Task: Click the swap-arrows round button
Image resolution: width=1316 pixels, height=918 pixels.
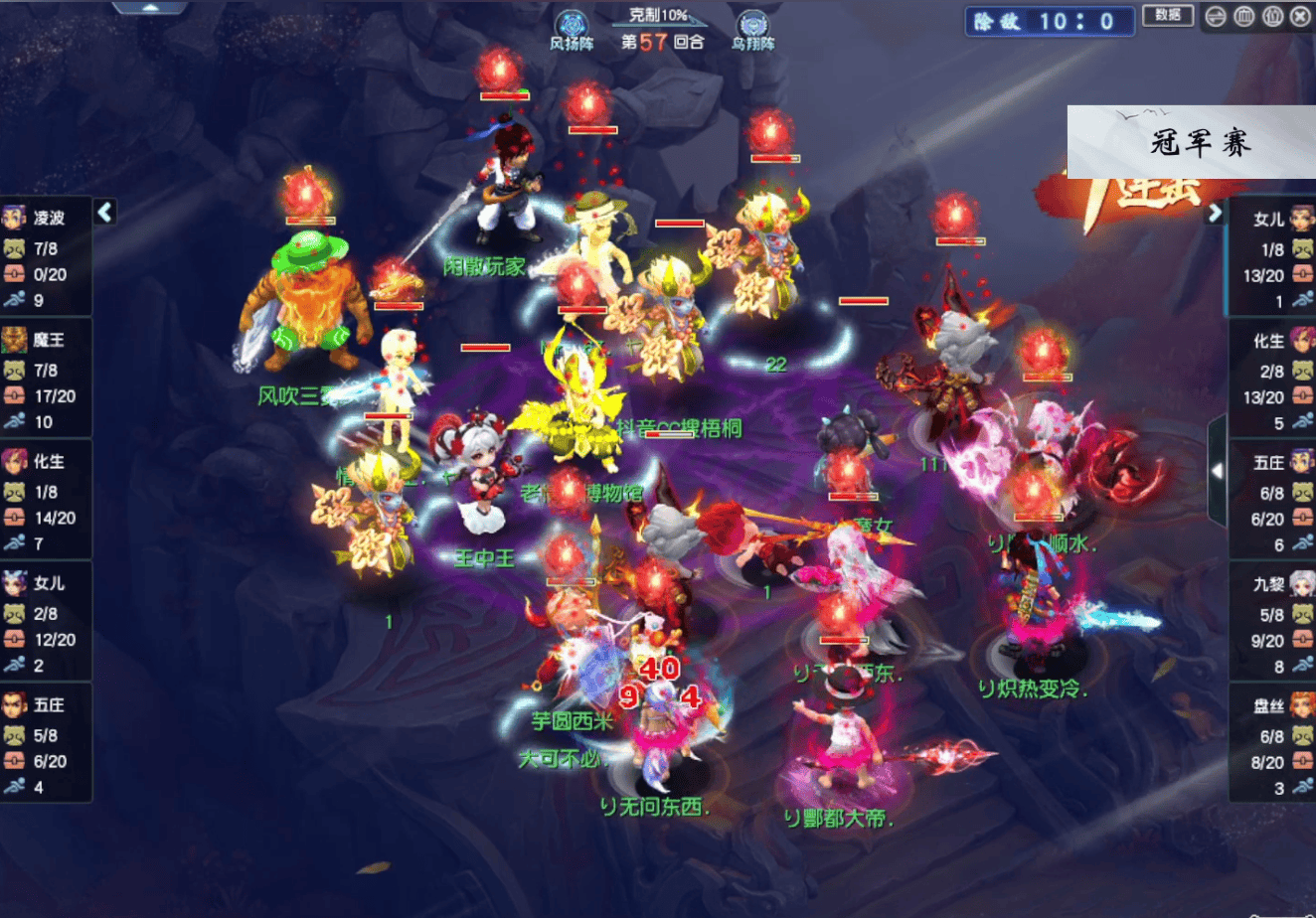Action: pos(1215,16)
